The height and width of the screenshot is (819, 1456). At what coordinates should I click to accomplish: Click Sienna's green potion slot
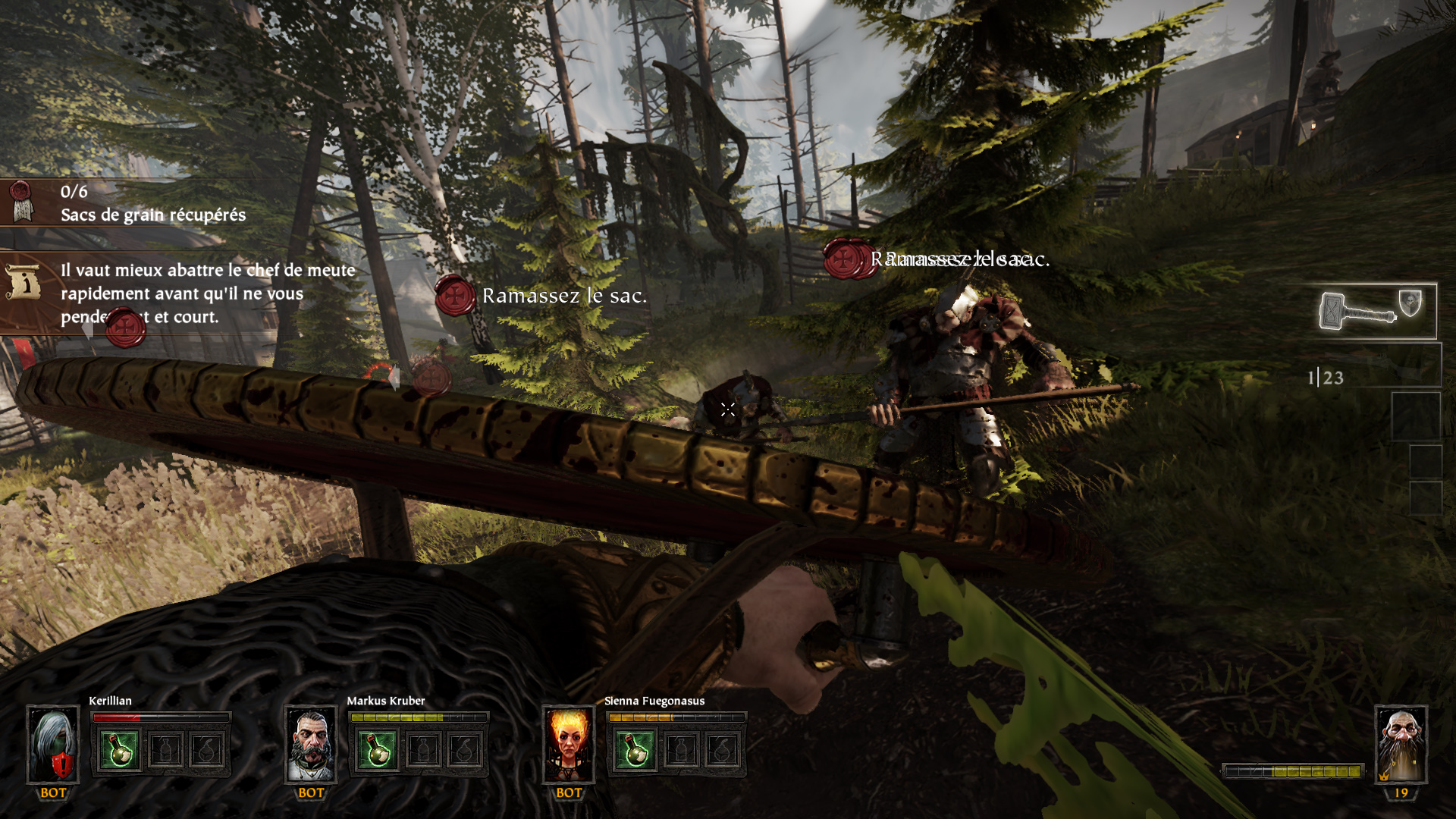635,749
